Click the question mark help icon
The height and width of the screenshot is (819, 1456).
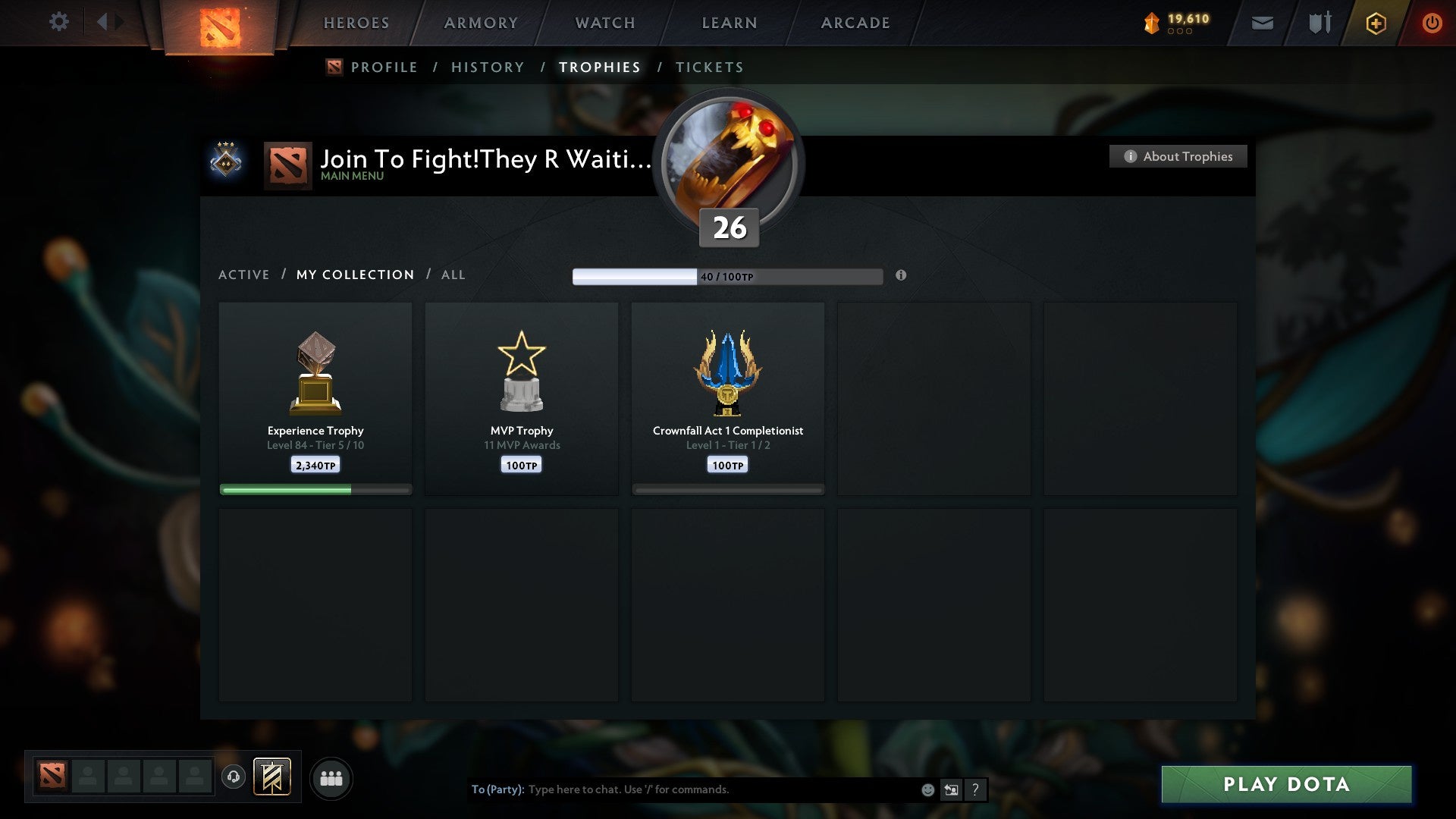tap(975, 789)
